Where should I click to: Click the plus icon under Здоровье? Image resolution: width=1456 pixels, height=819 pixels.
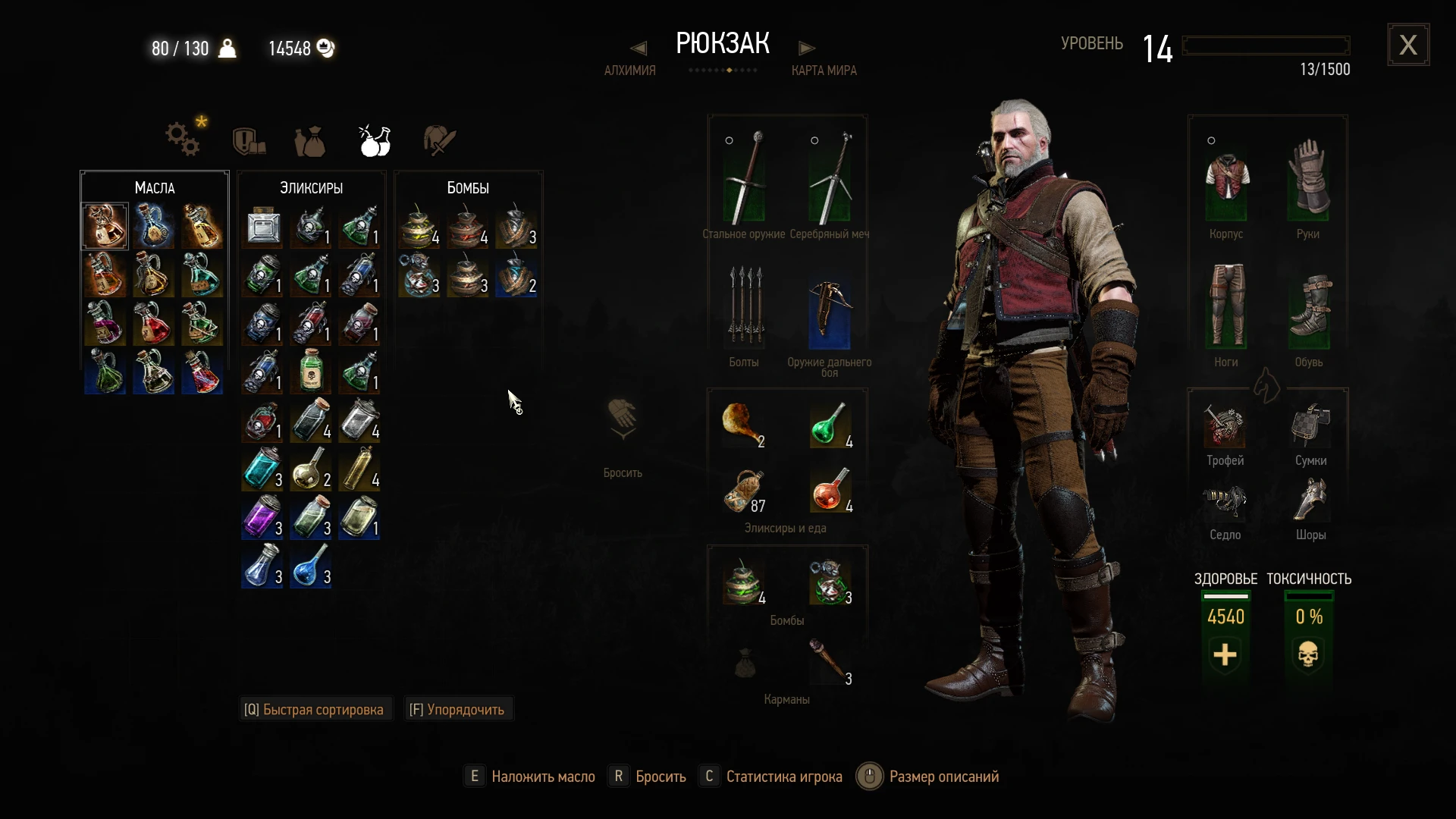tap(1225, 655)
